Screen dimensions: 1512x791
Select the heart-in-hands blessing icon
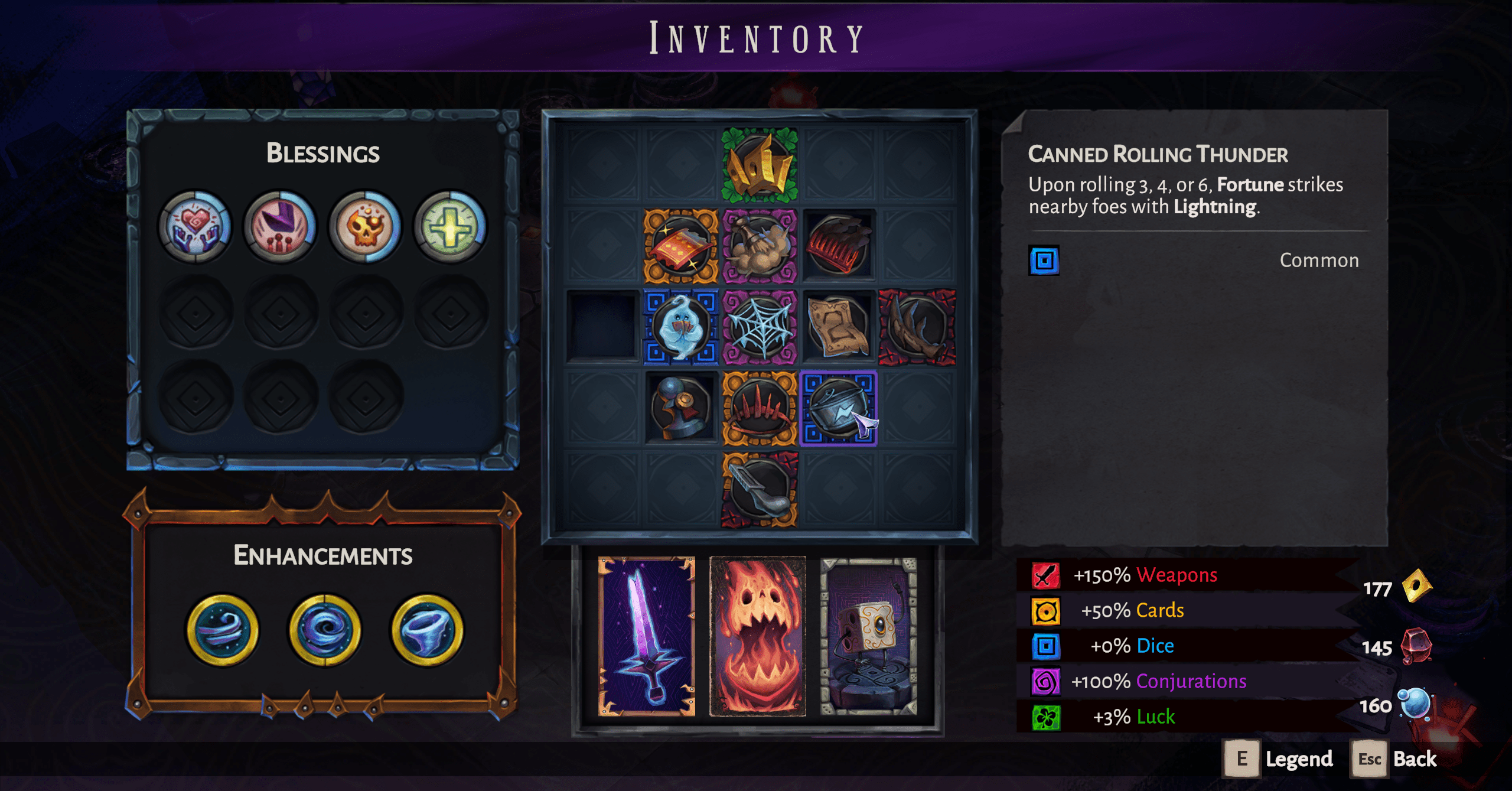(x=194, y=226)
